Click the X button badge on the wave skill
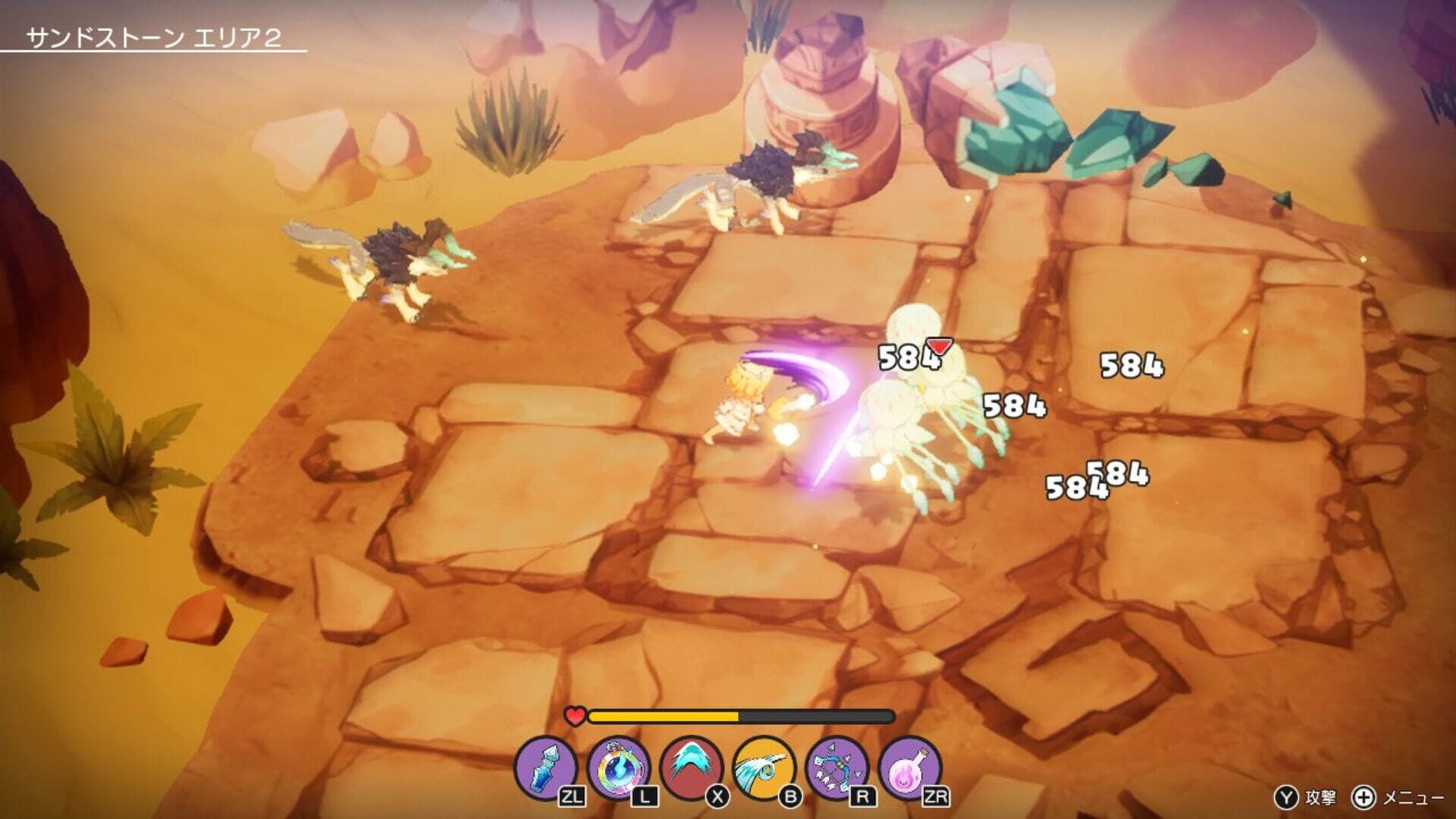 [717, 796]
